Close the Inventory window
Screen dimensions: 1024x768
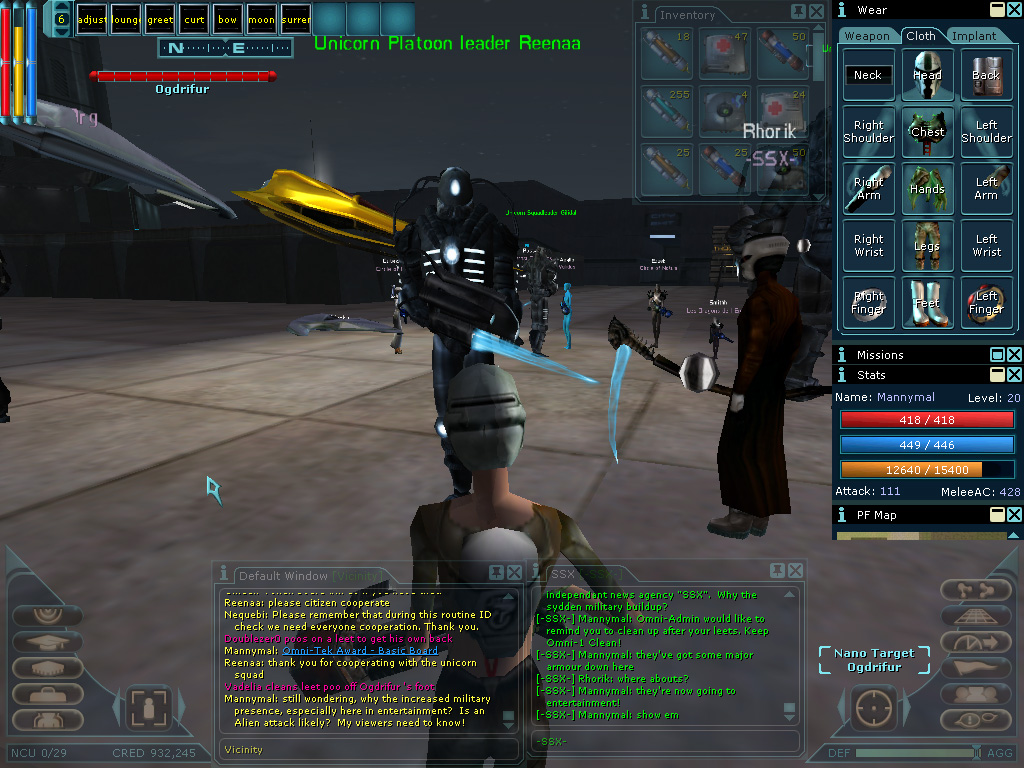pyautogui.click(x=817, y=11)
